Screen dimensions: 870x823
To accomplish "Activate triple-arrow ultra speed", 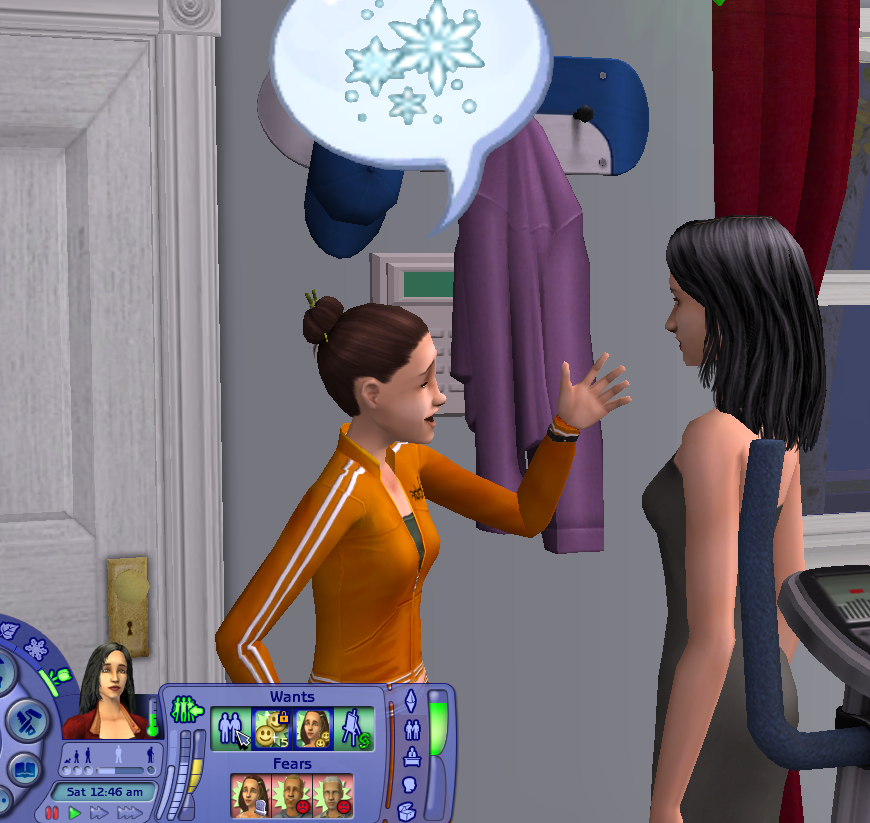I will click(x=129, y=813).
